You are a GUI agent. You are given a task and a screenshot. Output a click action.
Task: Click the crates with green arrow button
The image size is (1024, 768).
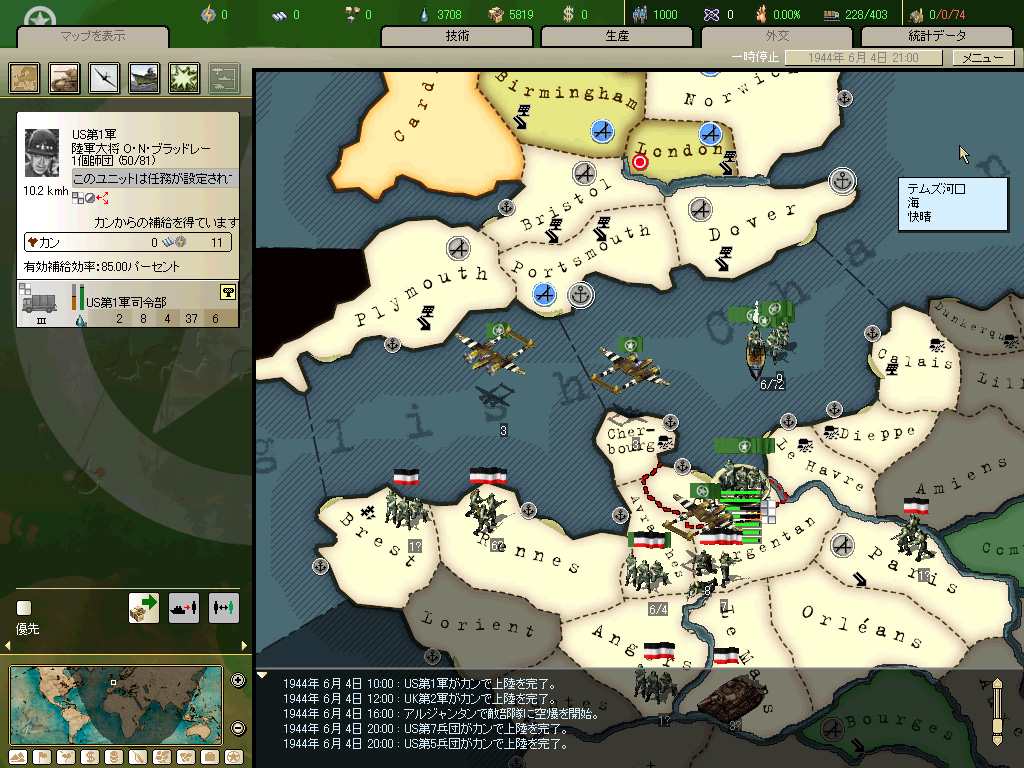[144, 608]
